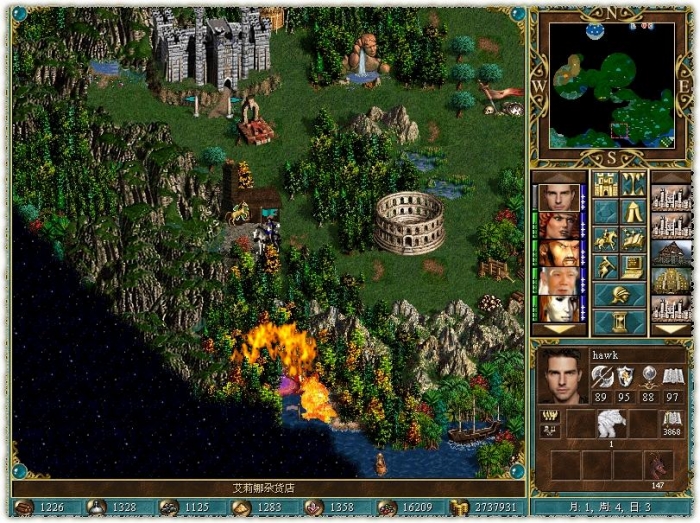This screenshot has height=523, width=700.
Task: Click the move hero horse button
Action: point(605,239)
